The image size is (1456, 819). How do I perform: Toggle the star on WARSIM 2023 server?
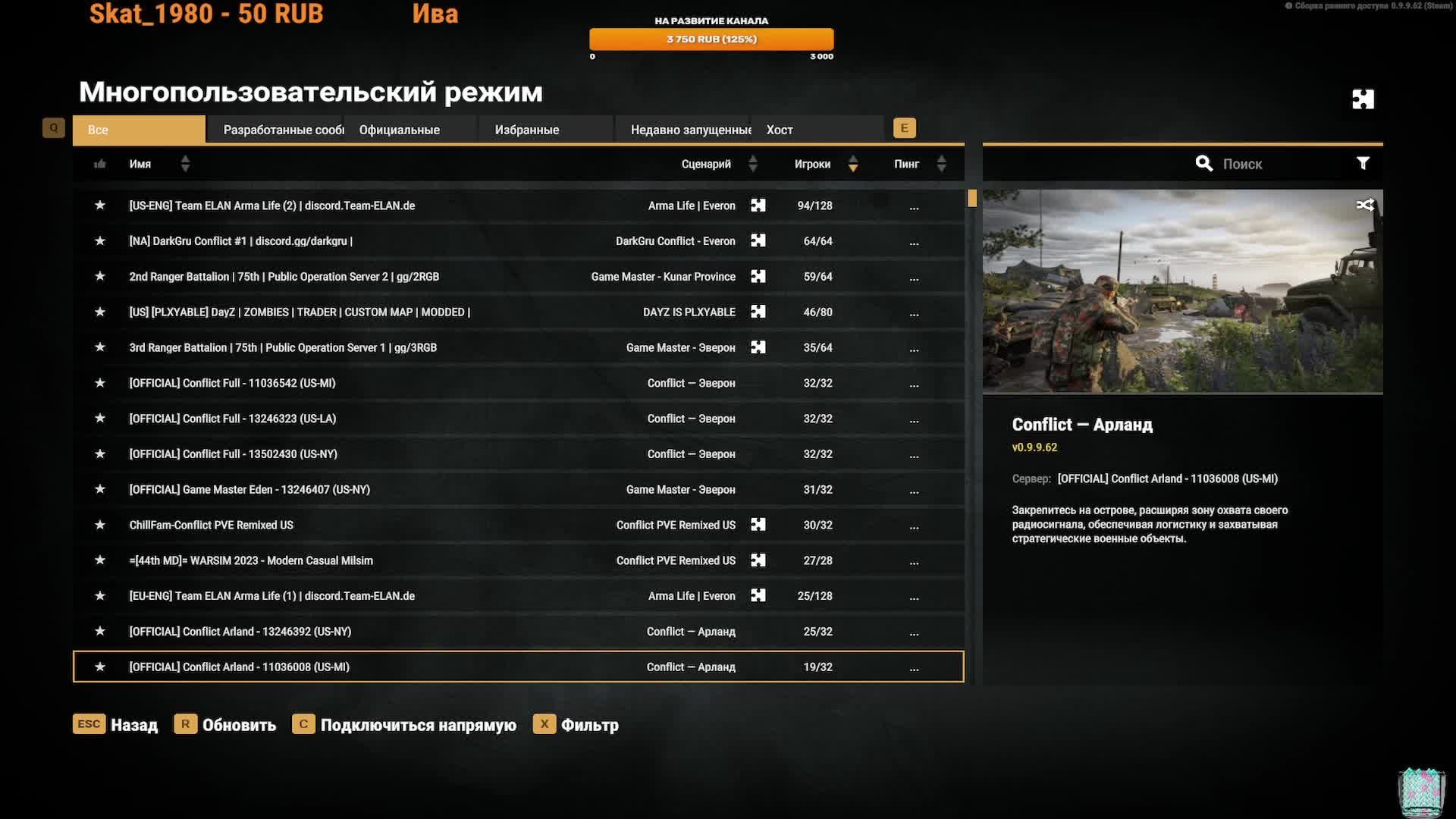pyautogui.click(x=100, y=560)
